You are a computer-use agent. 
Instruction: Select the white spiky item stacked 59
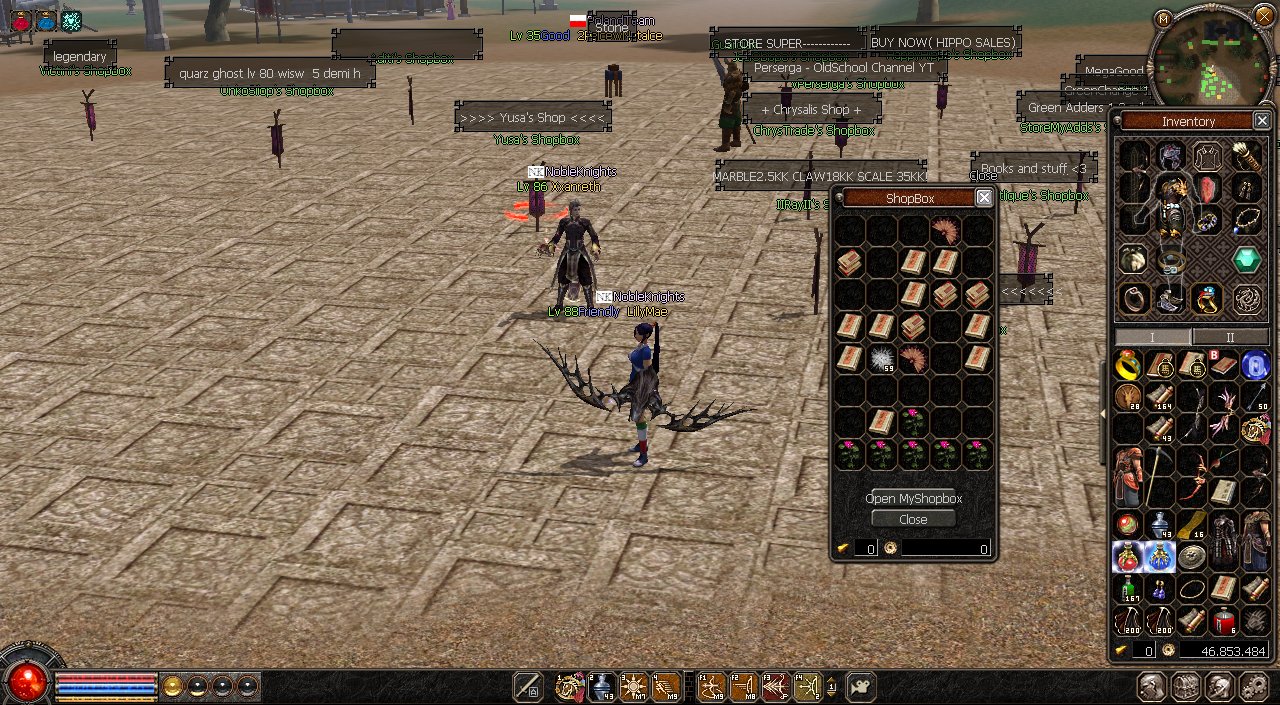click(881, 359)
